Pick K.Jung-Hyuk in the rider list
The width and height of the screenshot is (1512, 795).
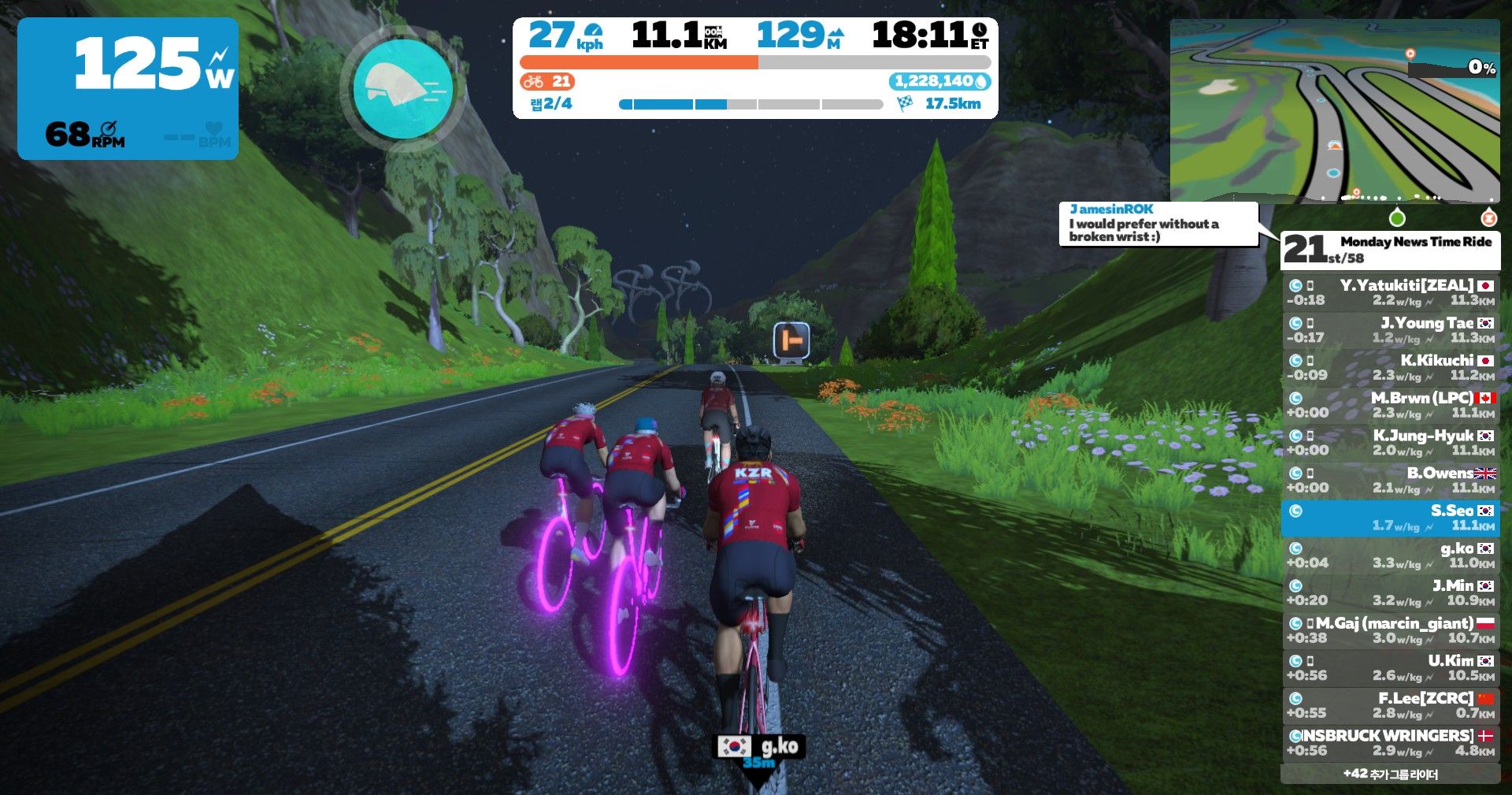1390,443
